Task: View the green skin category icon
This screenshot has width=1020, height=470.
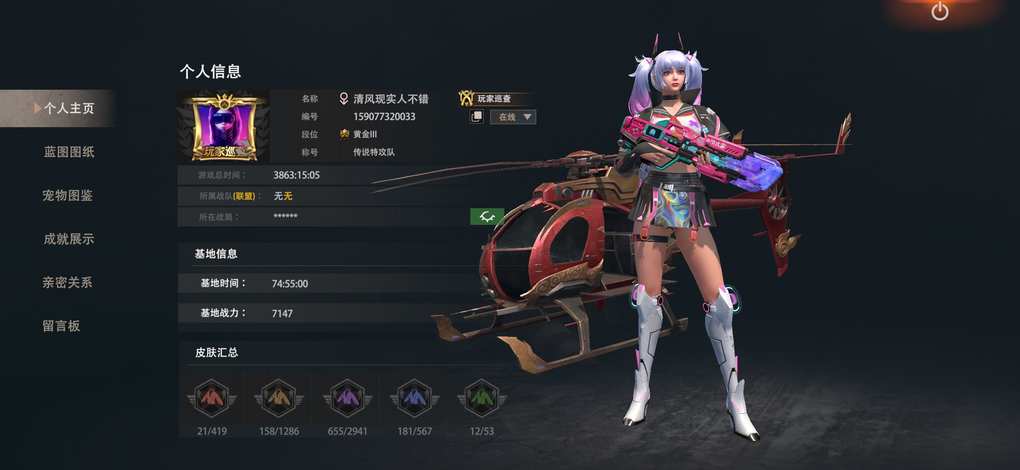Action: pos(482,398)
